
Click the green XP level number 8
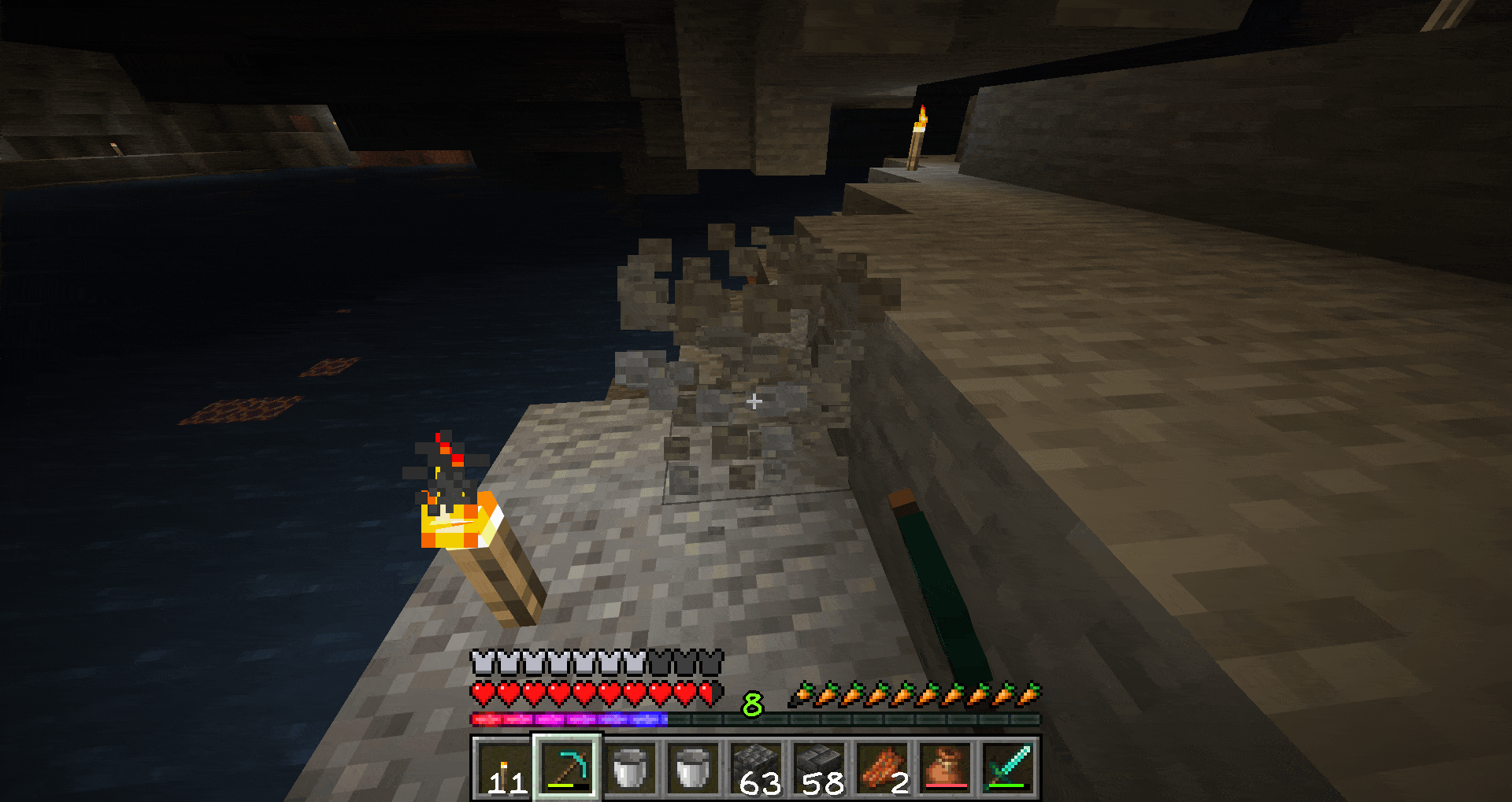(x=752, y=704)
